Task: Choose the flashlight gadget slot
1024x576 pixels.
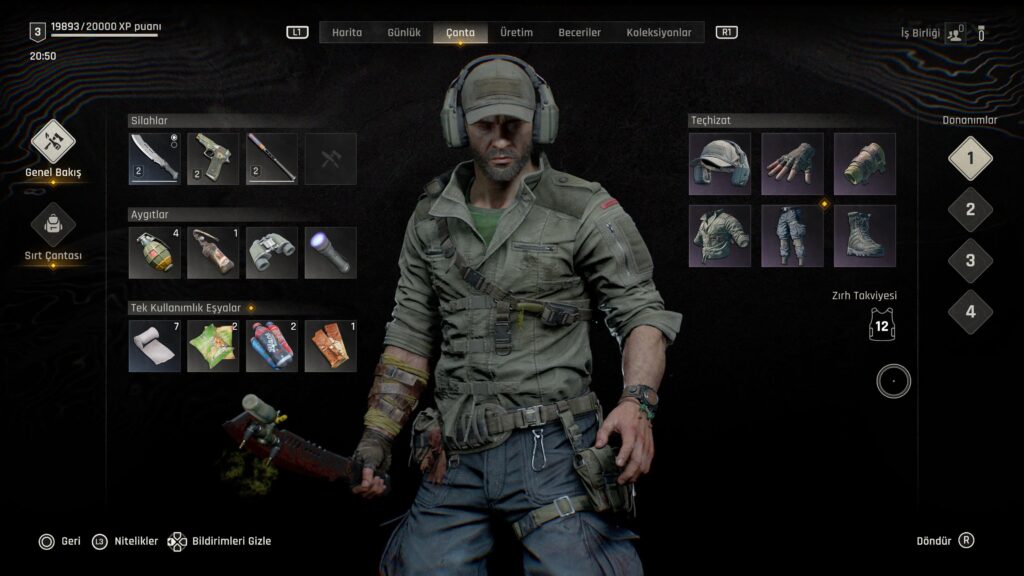Action: (330, 253)
